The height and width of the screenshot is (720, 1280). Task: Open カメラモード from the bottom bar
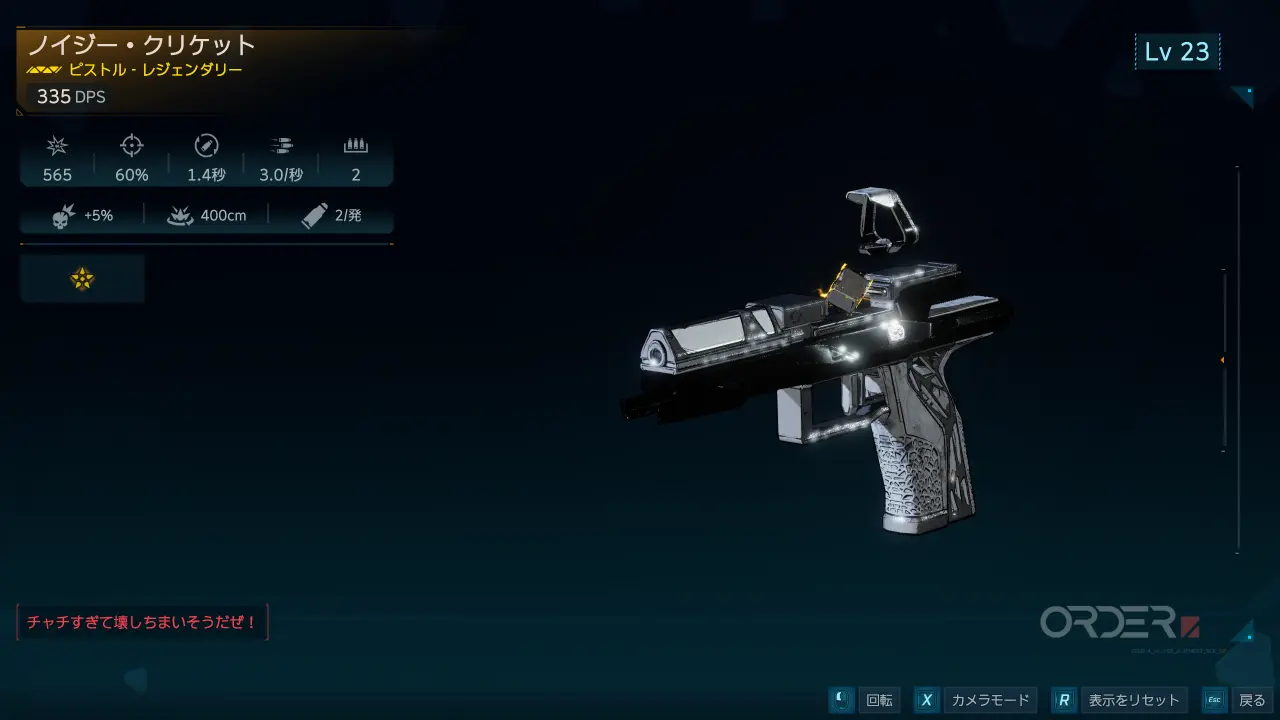click(975, 700)
